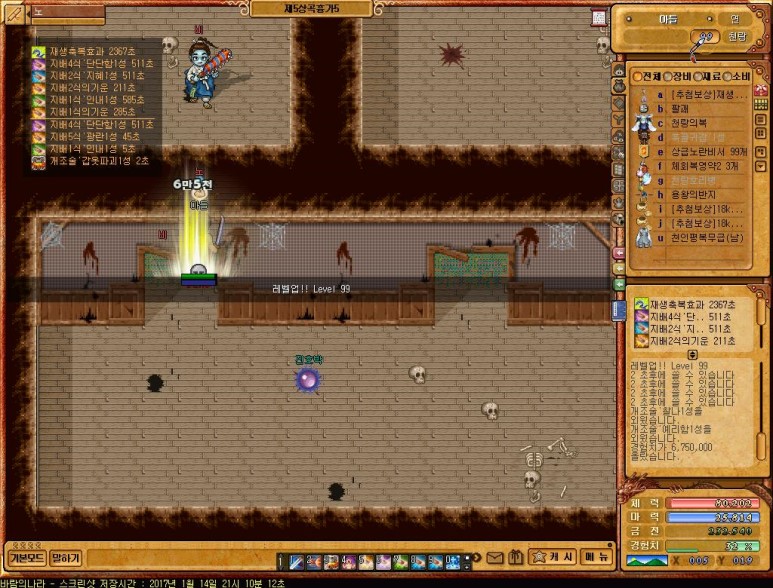The height and width of the screenshot is (588, 773).
Task: Select the 팔괘 item in slot b
Action: point(680,108)
